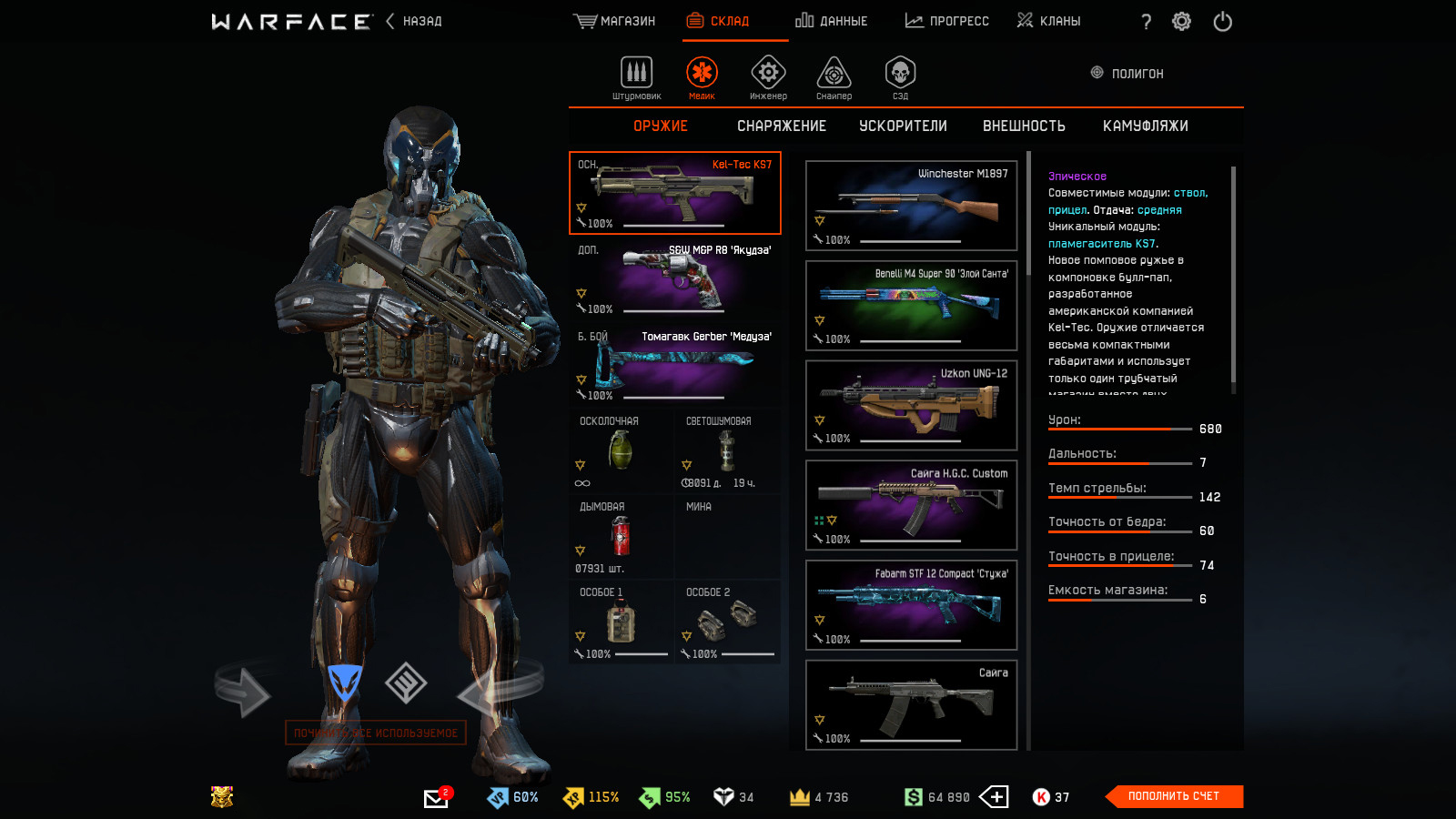Open the mail envelope icon

[436, 798]
